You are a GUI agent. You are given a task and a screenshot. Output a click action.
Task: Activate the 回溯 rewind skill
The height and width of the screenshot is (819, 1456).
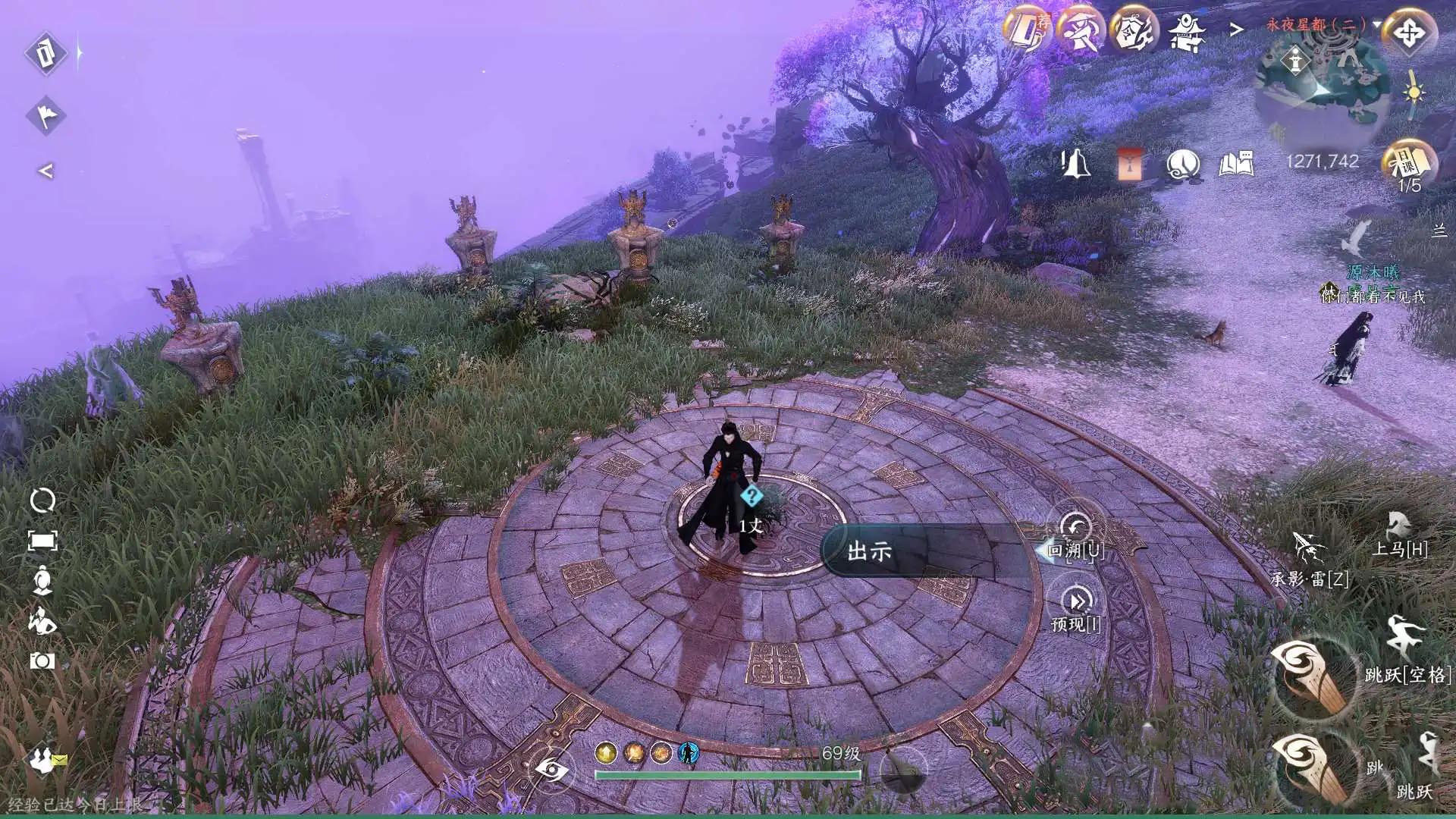point(1075,529)
